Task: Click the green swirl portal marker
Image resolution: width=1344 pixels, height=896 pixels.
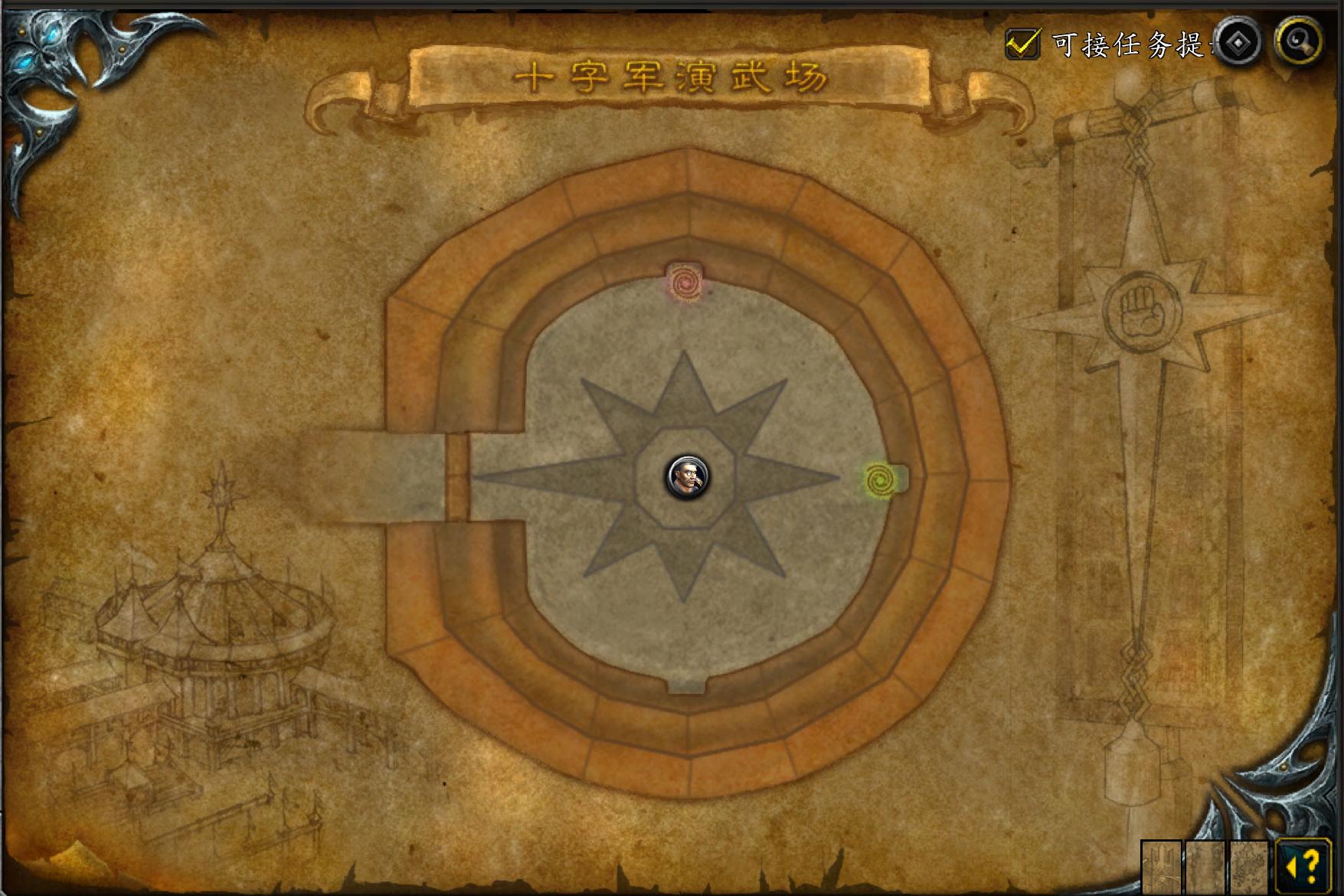Action: (881, 480)
